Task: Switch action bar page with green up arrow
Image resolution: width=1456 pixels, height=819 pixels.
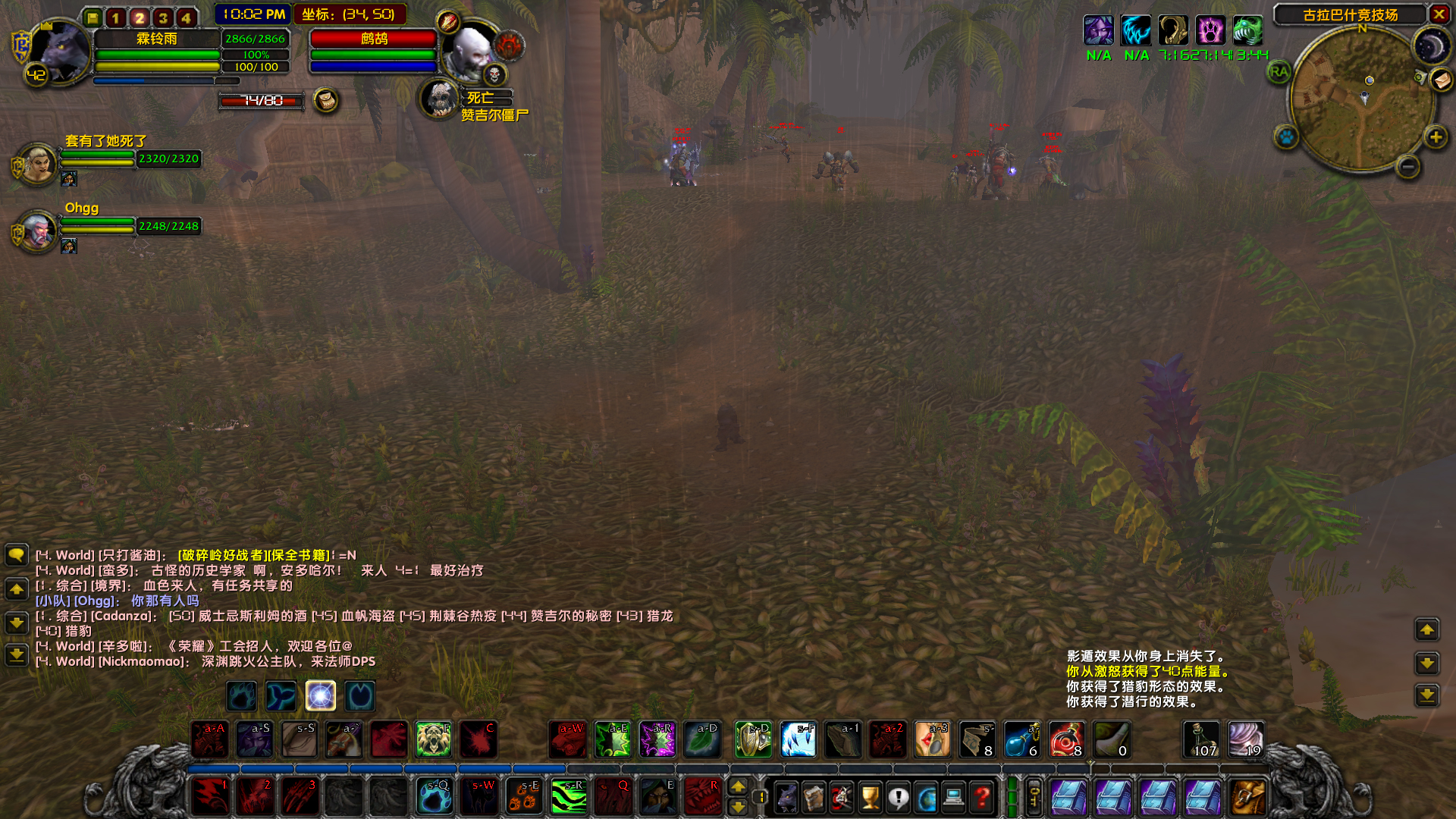Action: 739,787
